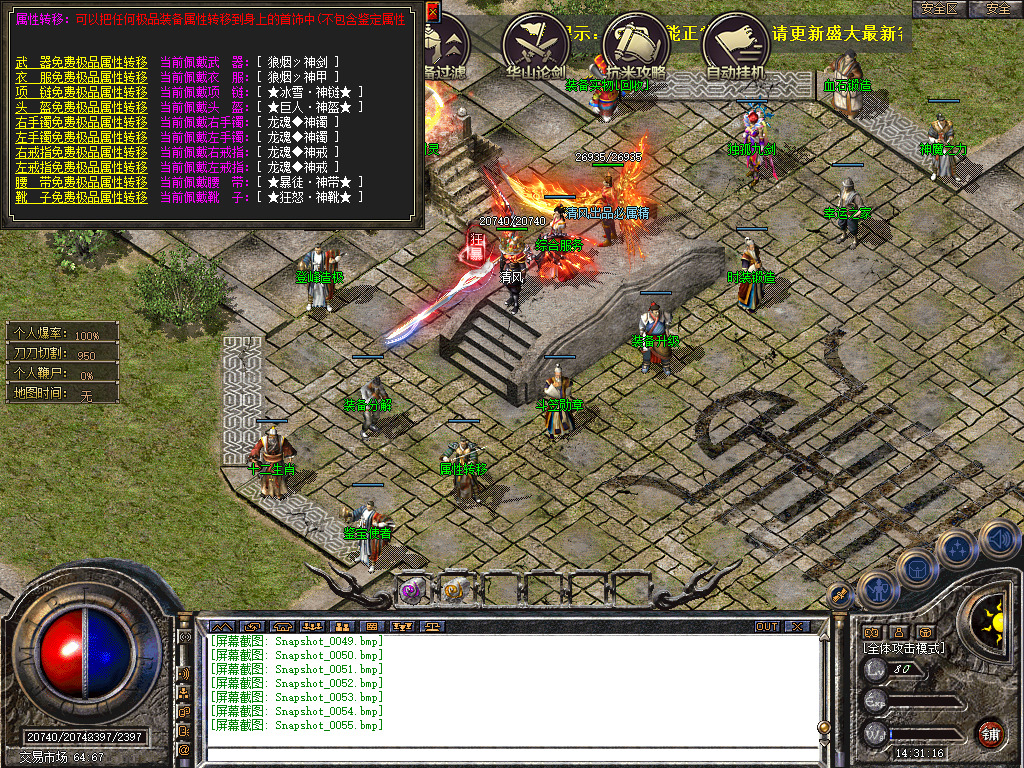The width and height of the screenshot is (1024, 768).
Task: Activate 自动挂机 auto-combat flag button
Action: [x=736, y=42]
